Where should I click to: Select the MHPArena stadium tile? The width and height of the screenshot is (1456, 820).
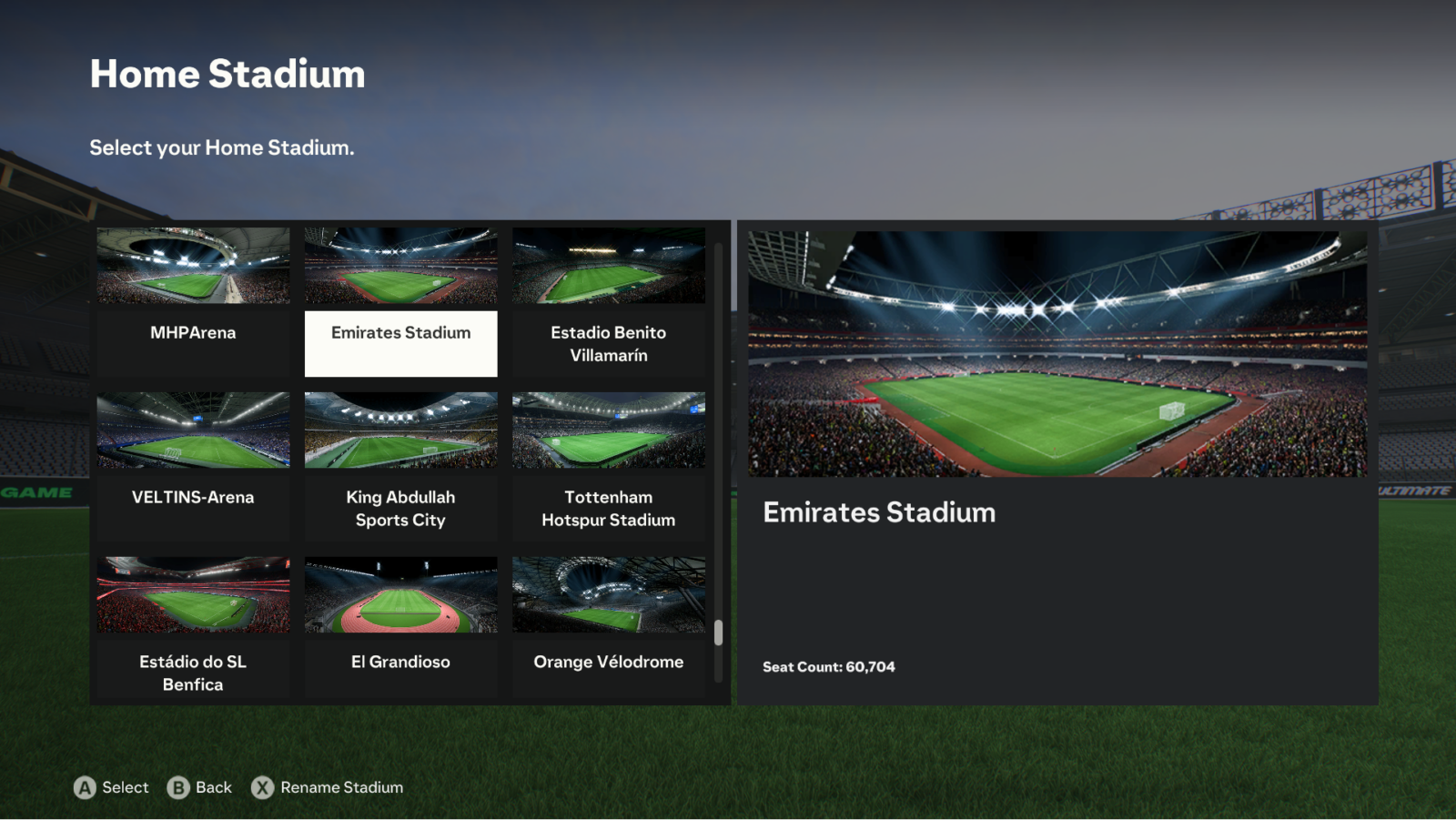pyautogui.click(x=193, y=301)
